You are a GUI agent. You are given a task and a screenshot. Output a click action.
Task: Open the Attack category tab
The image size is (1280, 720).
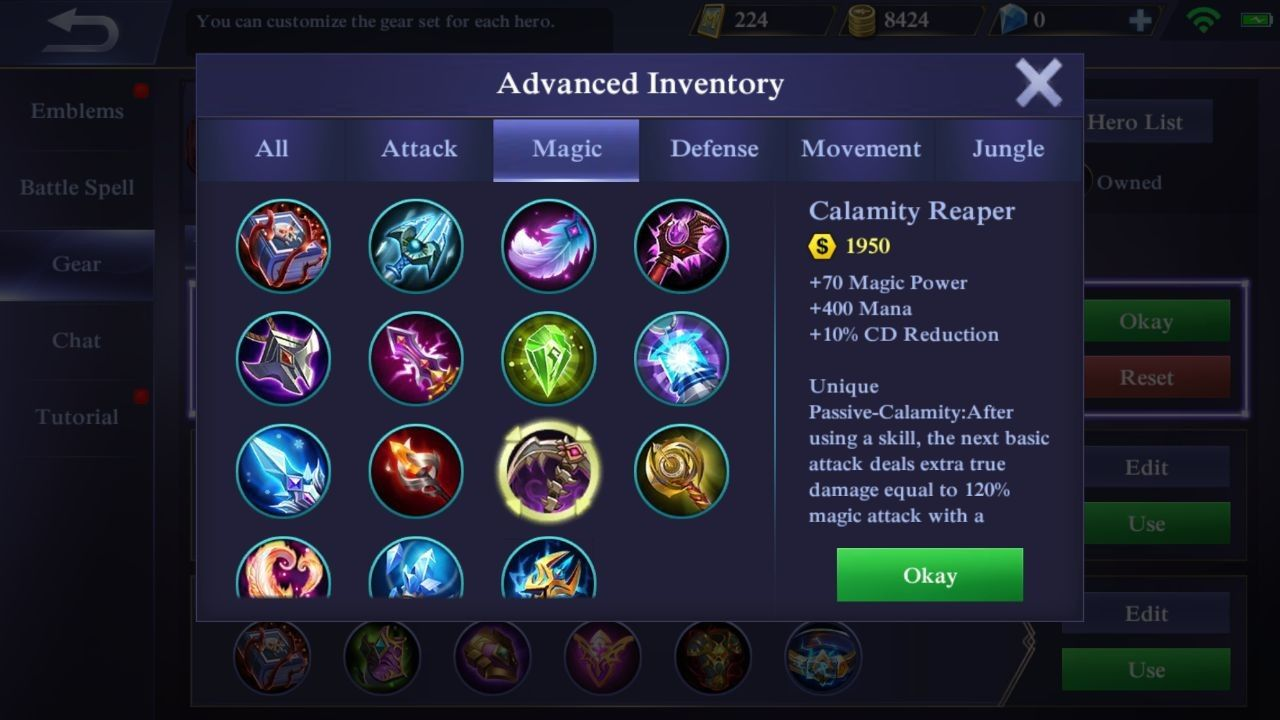[419, 149]
